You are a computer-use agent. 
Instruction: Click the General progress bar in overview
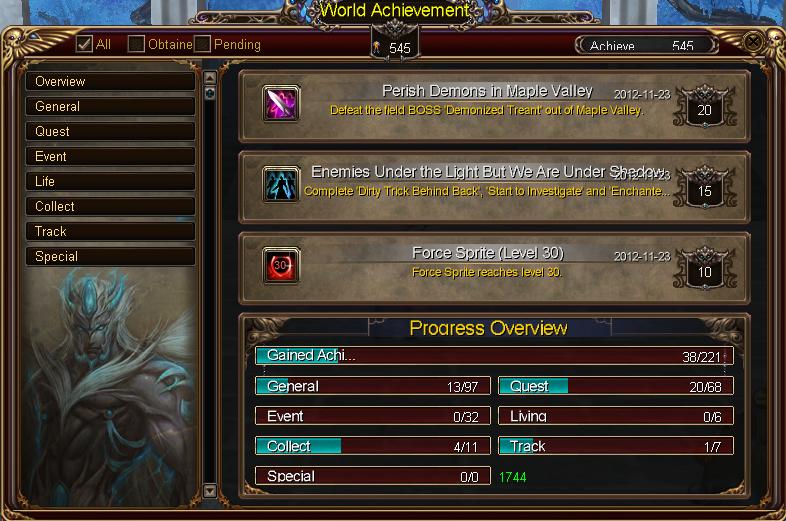coord(372,386)
